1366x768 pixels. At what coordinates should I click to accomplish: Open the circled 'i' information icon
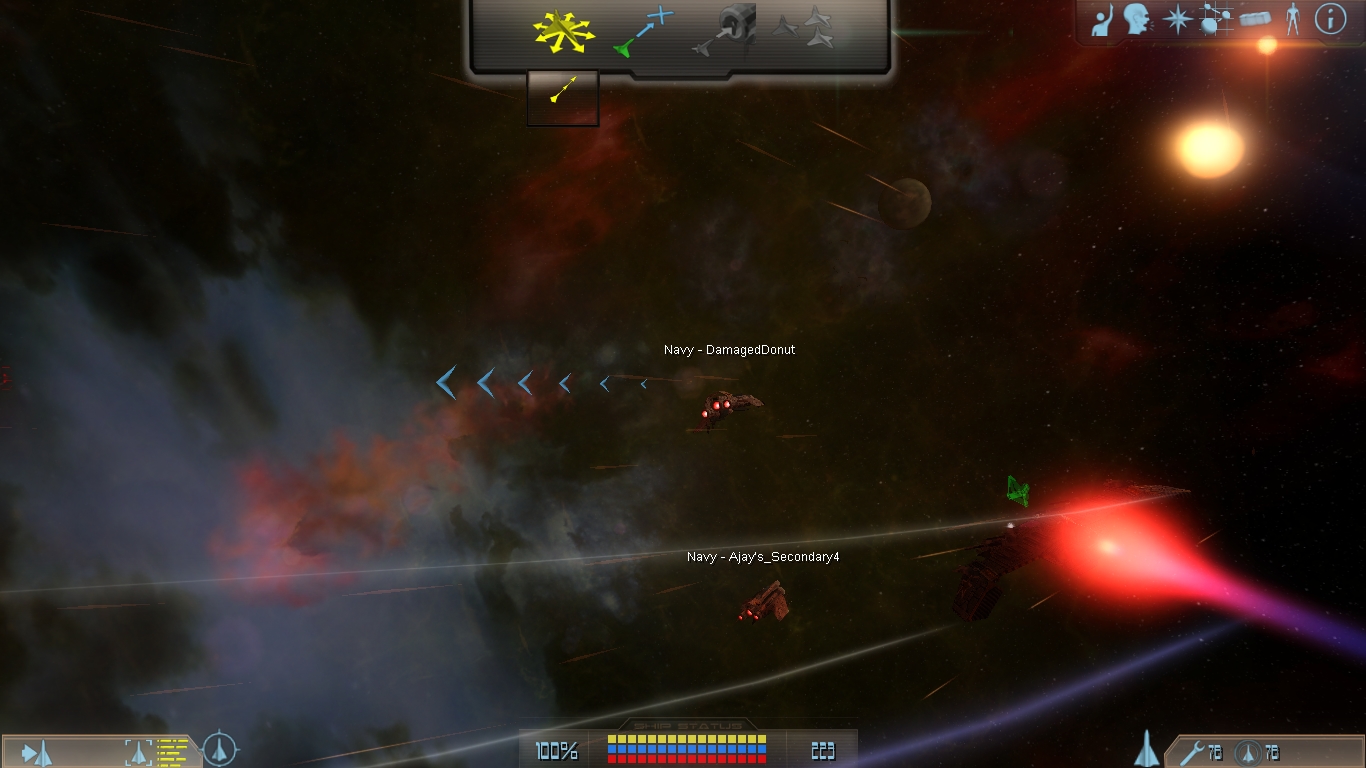coord(1330,19)
